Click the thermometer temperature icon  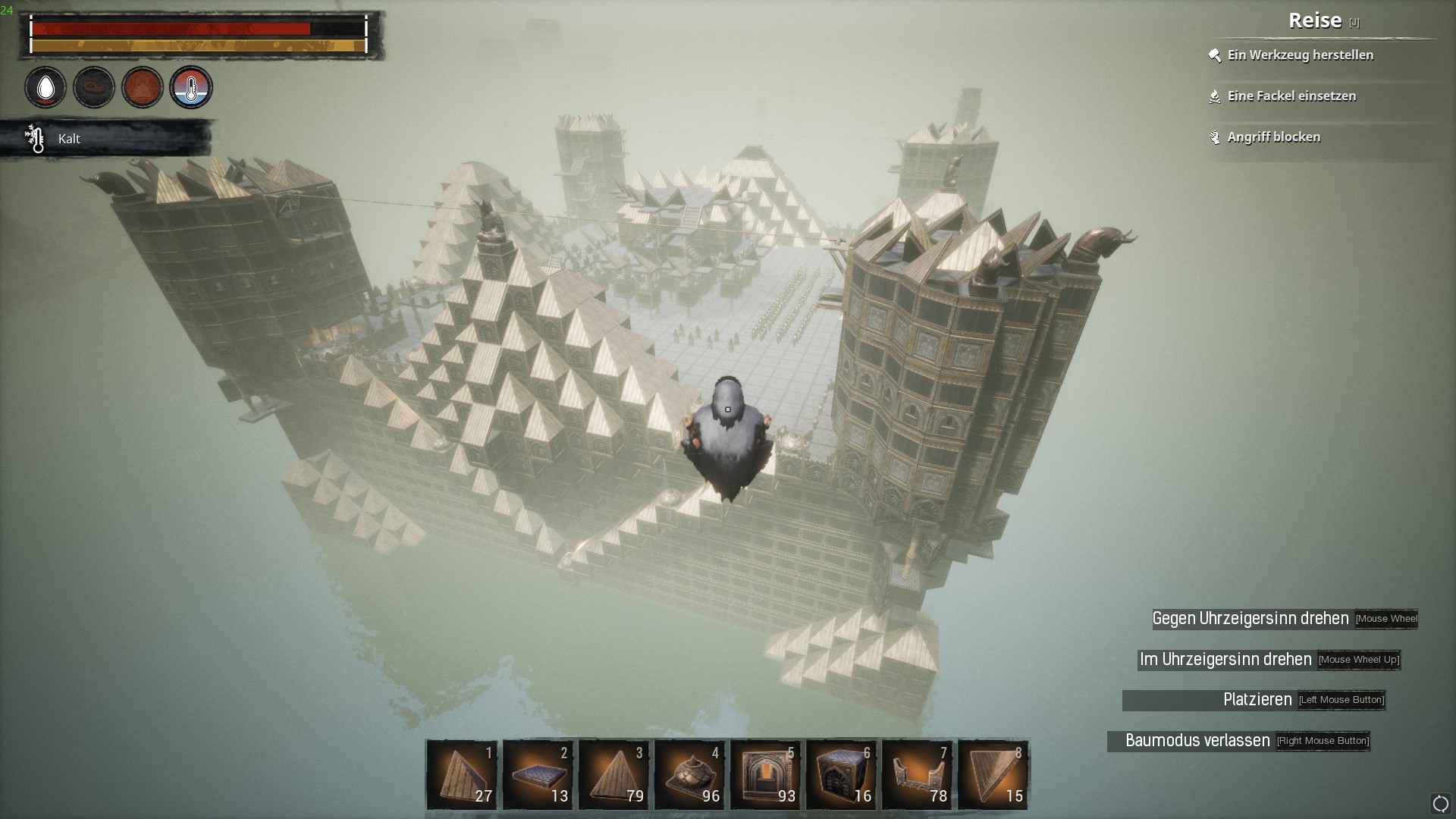(191, 88)
